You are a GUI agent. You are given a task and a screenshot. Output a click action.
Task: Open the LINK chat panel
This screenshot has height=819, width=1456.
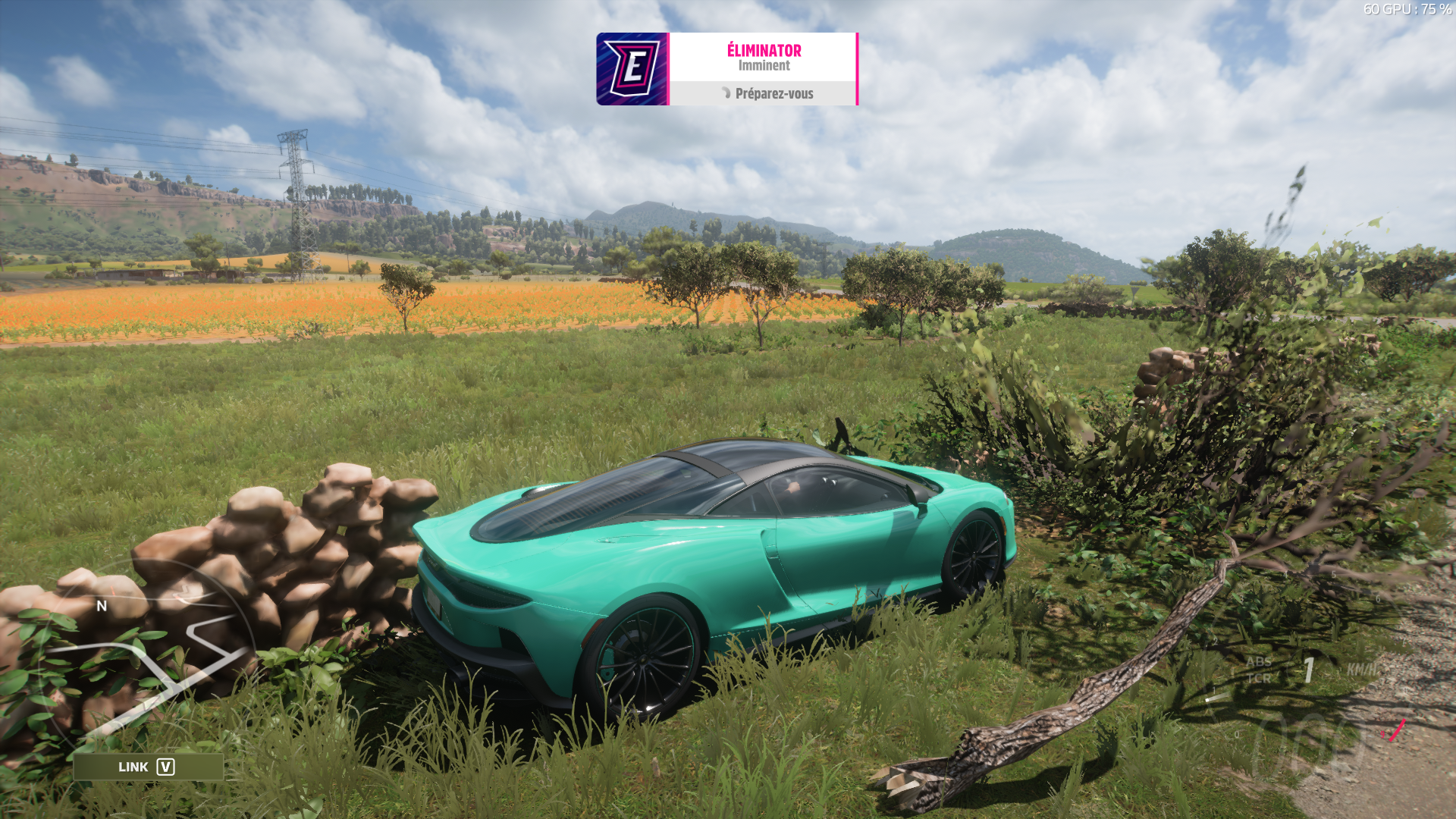(x=148, y=767)
